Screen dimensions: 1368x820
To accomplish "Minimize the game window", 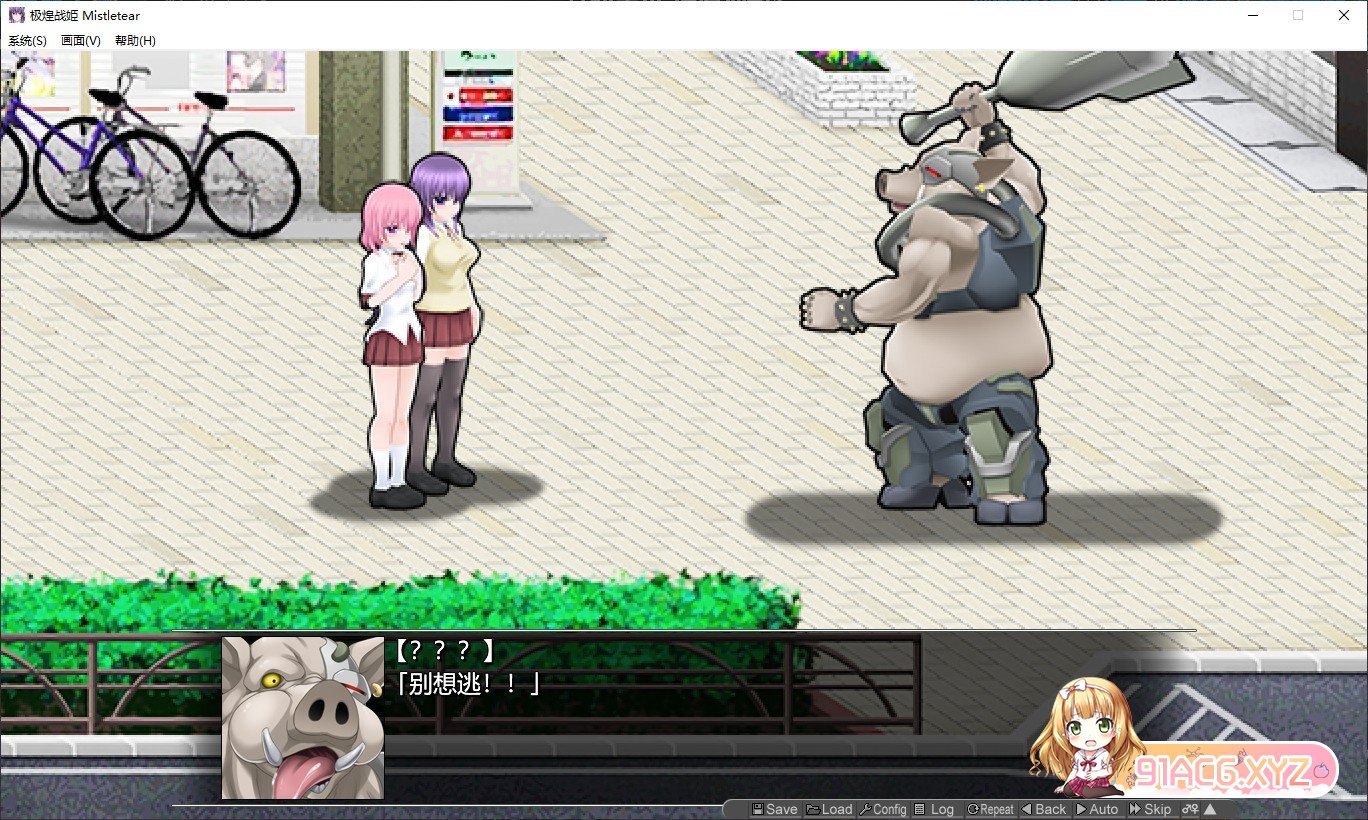I will click(1252, 15).
